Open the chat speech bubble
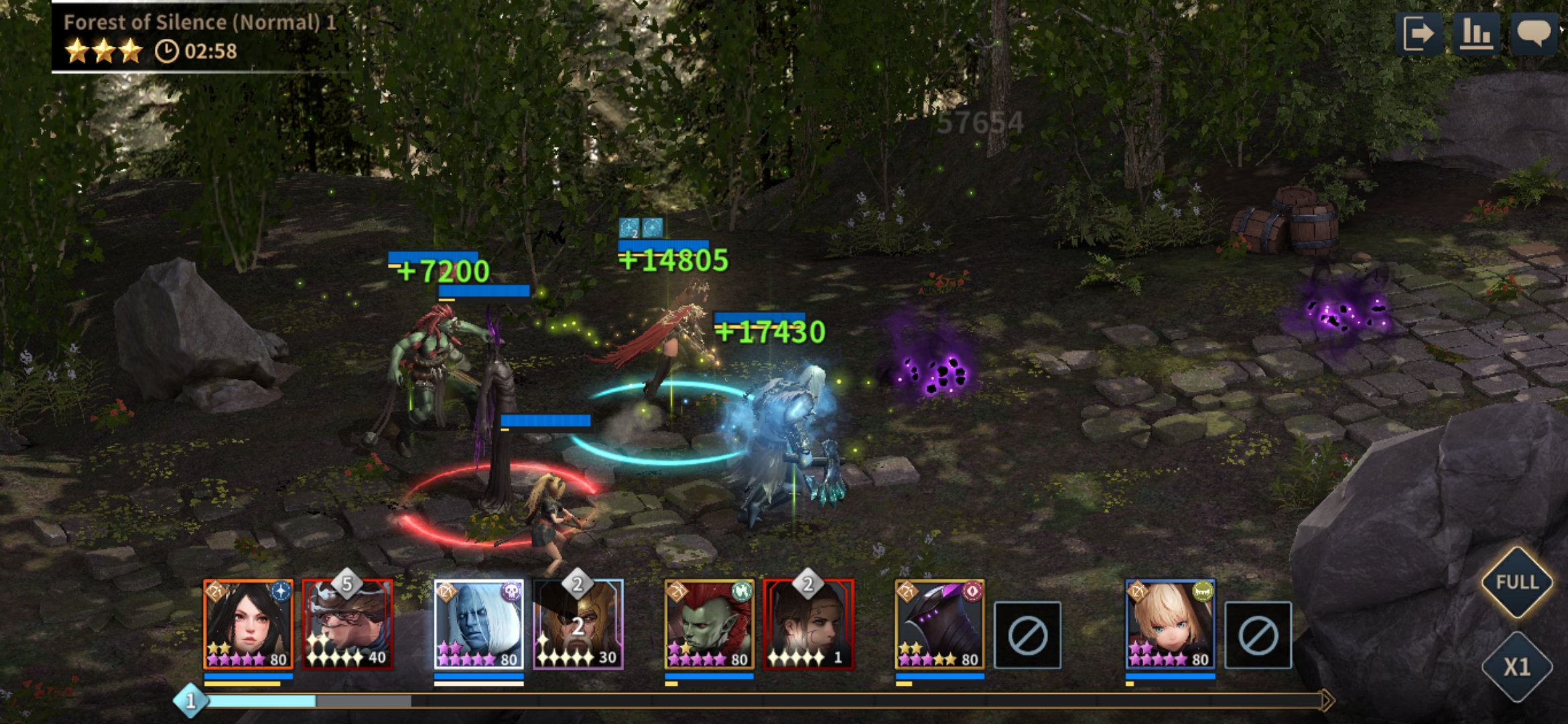Image resolution: width=1568 pixels, height=724 pixels. (1534, 34)
